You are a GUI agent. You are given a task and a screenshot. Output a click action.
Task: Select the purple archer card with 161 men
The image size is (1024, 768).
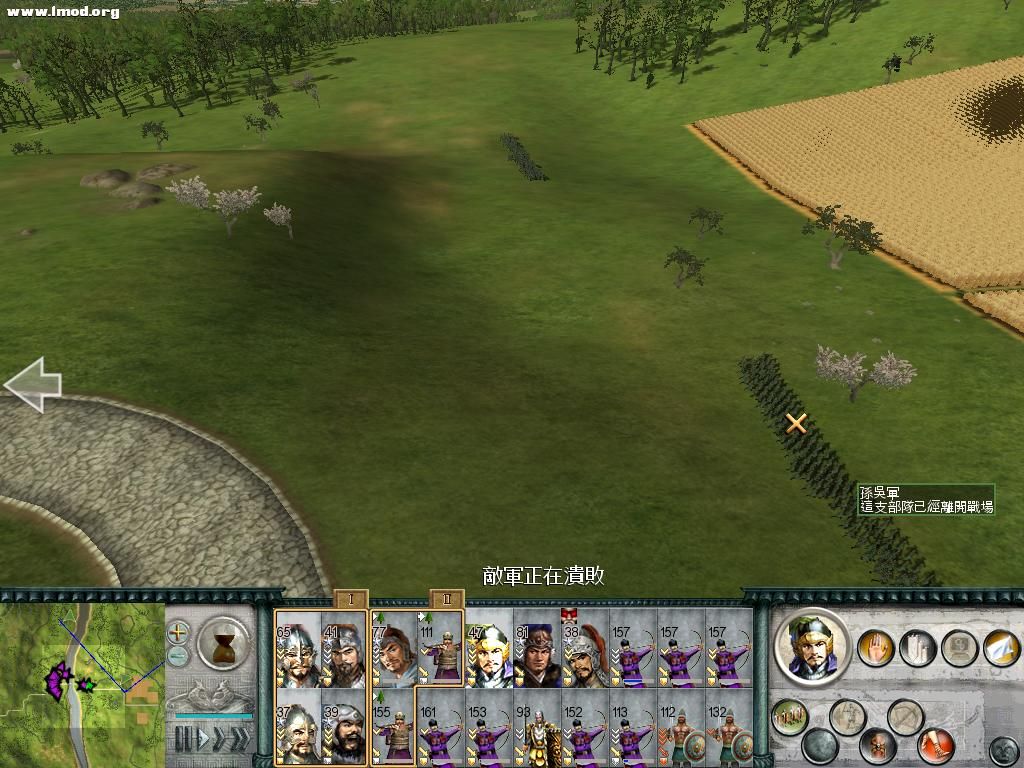coord(441,727)
